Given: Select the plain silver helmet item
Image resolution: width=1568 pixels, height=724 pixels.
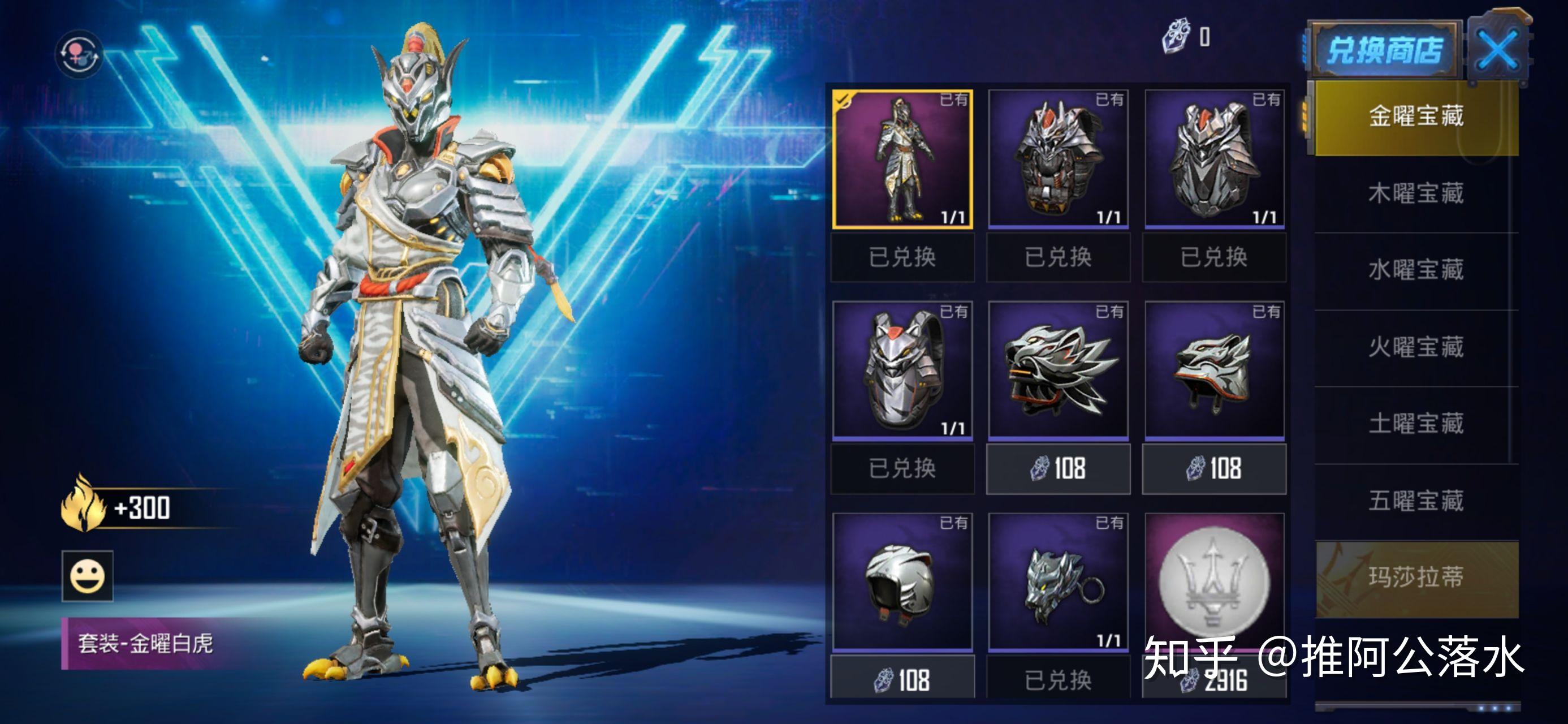Looking at the screenshot, I should click(902, 581).
